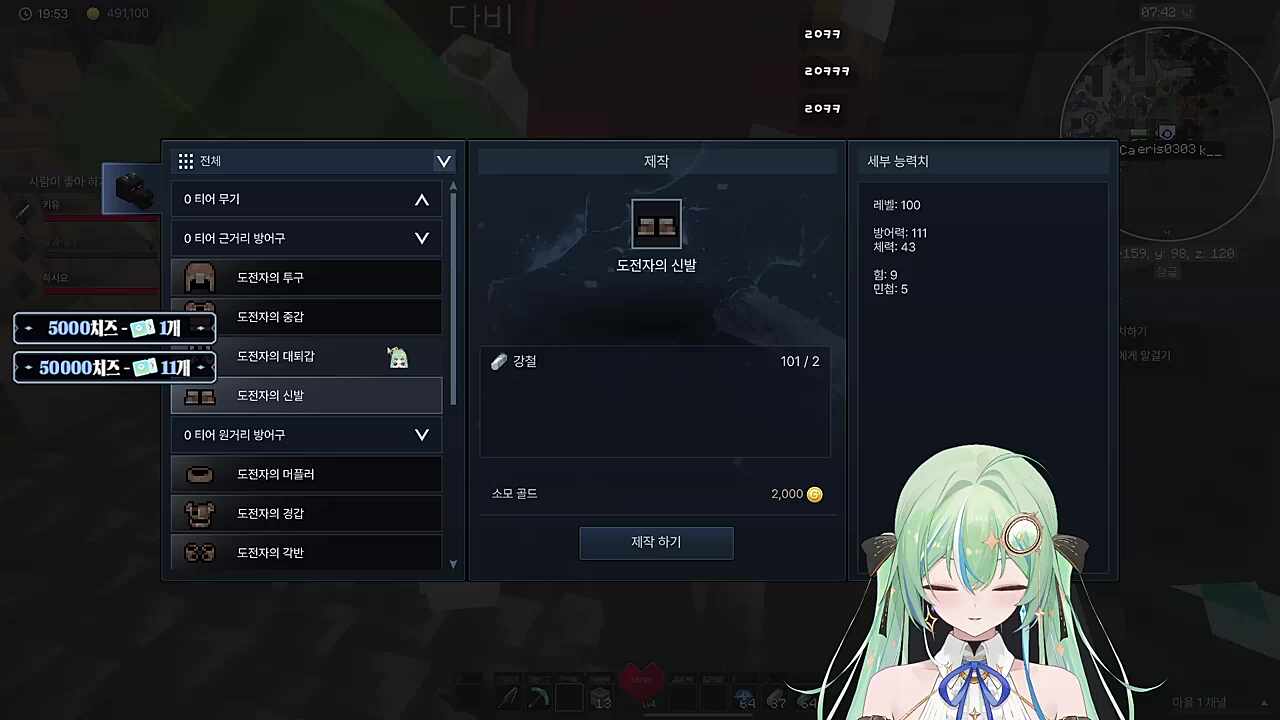Expand the 0 티어 근거리 방어구 section
The height and width of the screenshot is (720, 1280).
(421, 238)
